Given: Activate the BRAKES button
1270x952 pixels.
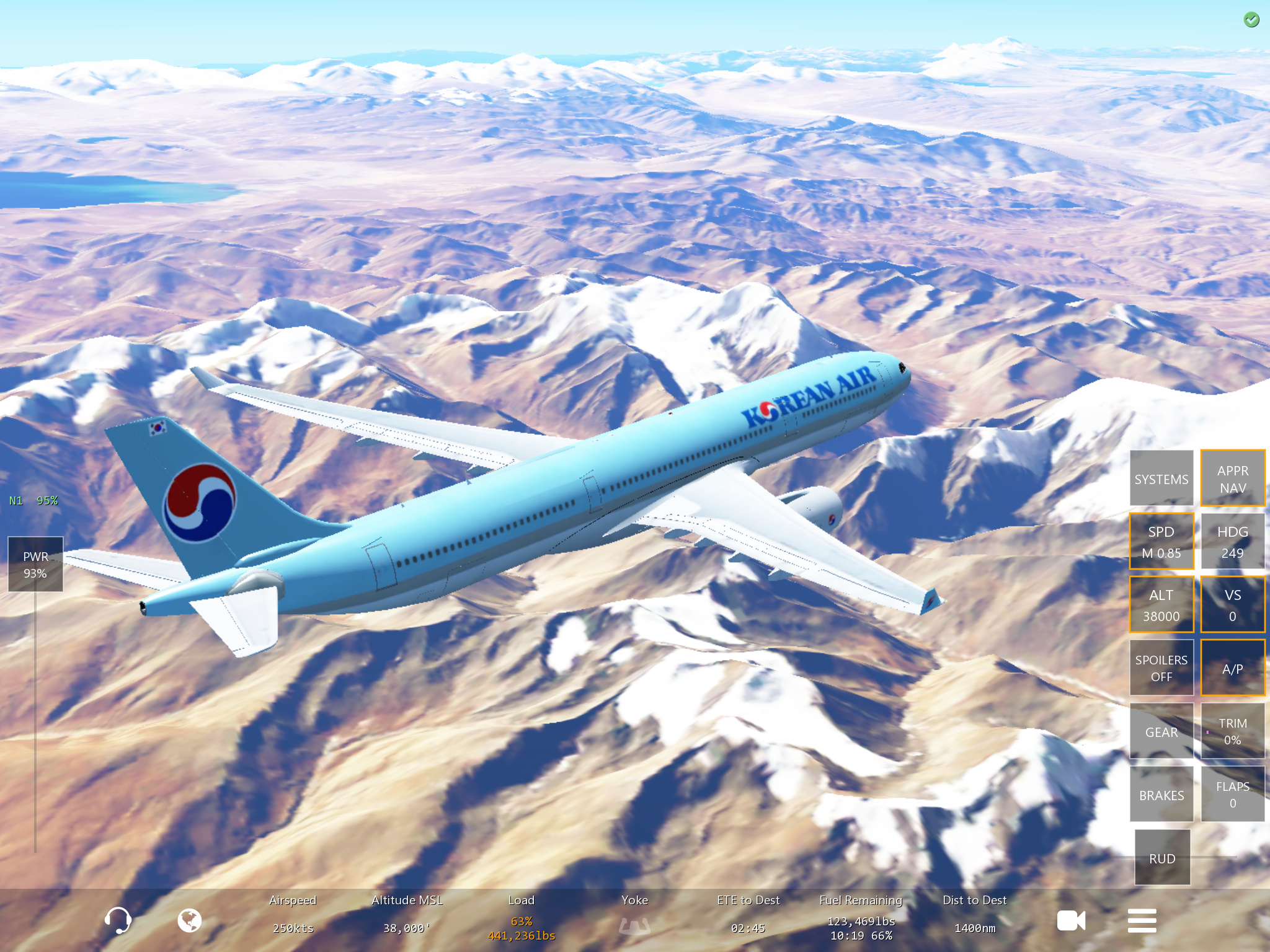Looking at the screenshot, I should pyautogui.click(x=1161, y=795).
